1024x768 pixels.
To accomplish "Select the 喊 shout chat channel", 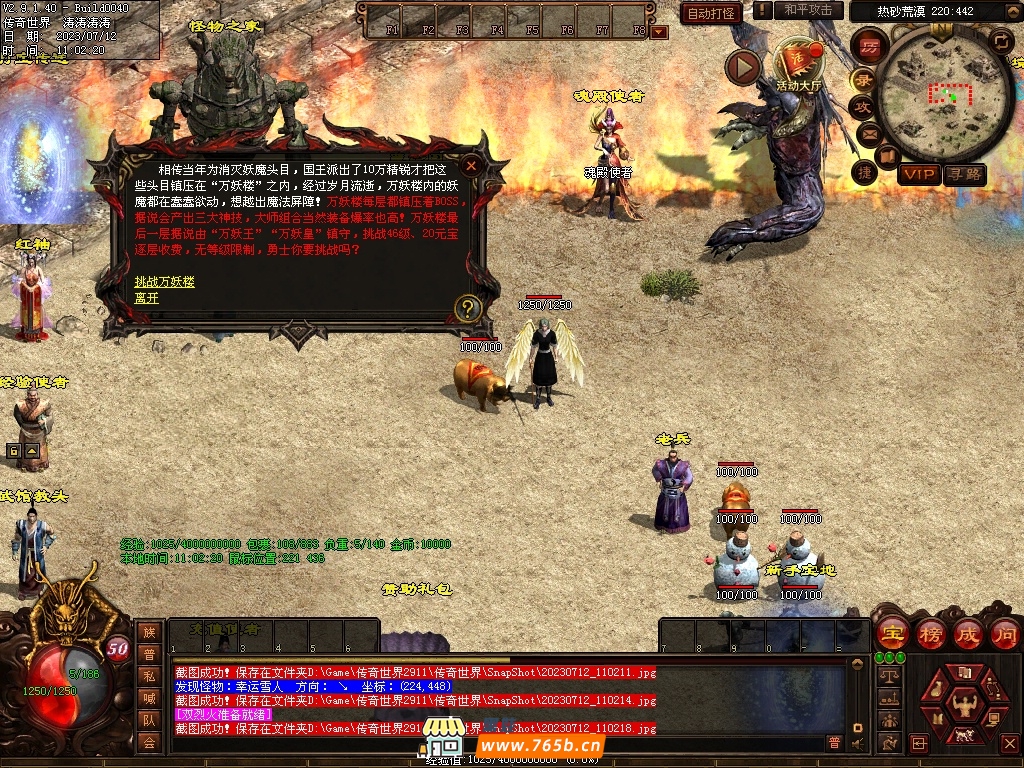I will [148, 699].
